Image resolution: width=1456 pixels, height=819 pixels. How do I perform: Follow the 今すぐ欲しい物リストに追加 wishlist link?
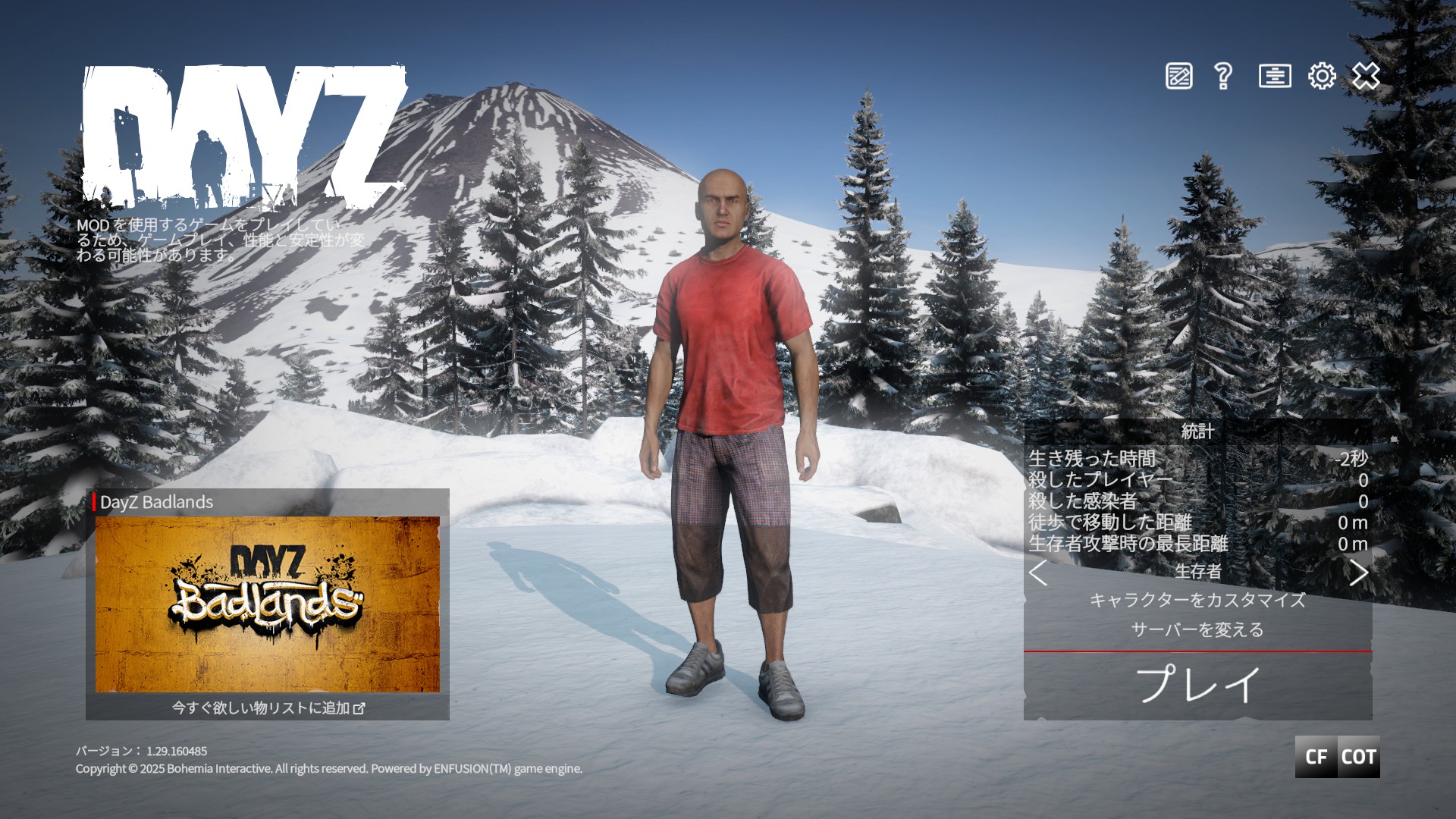tap(268, 708)
